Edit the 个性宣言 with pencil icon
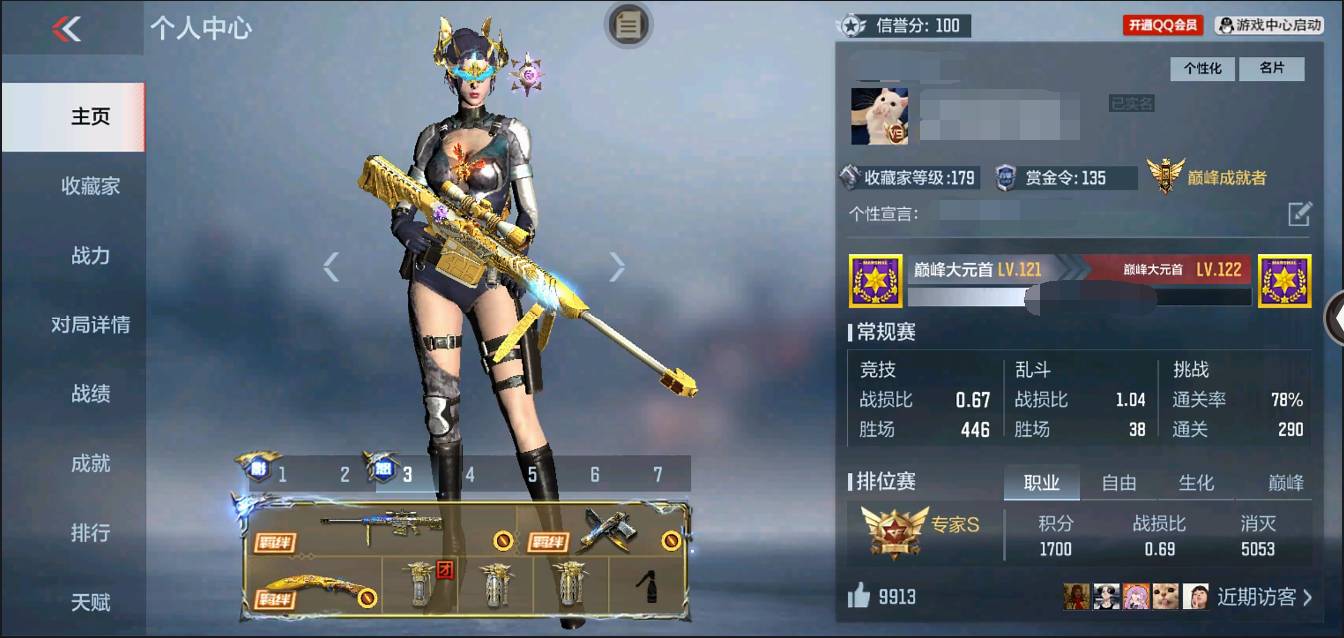The width and height of the screenshot is (1344, 638). click(x=1298, y=213)
